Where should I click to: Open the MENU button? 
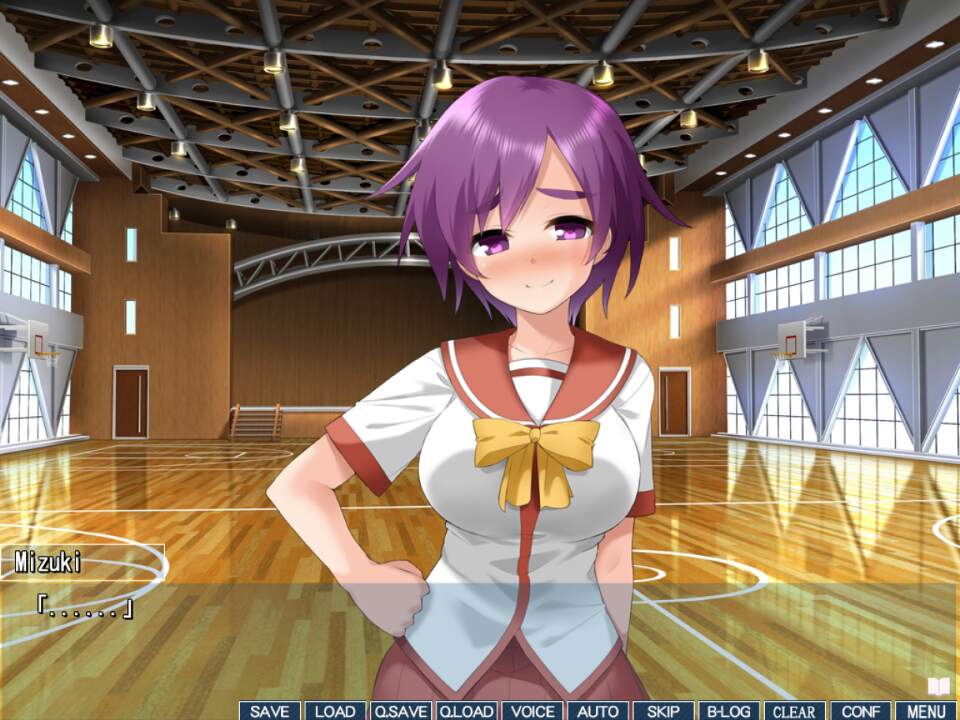tap(926, 711)
